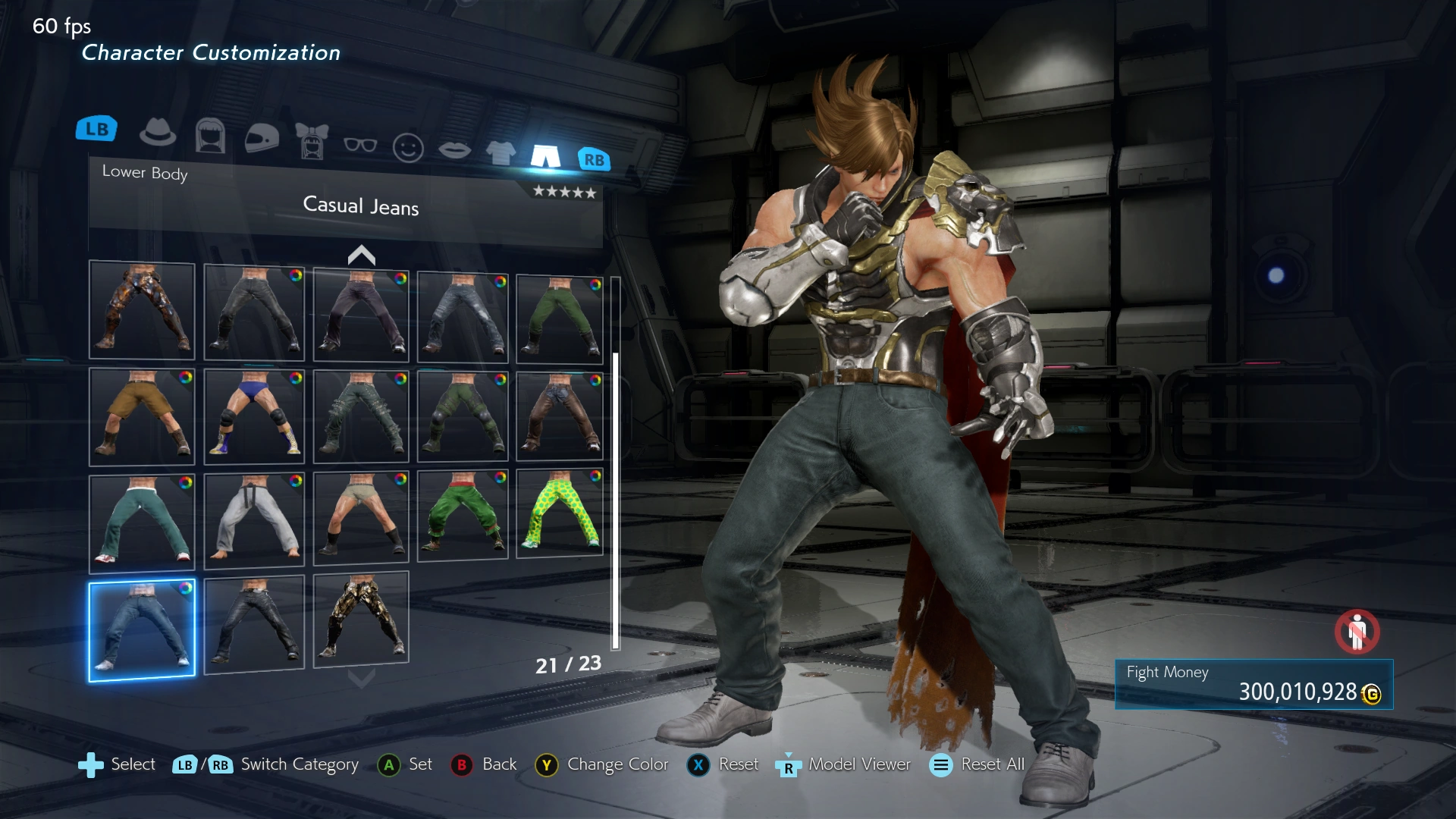Choose the brown leather chaps thumbnail
The width and height of the screenshot is (1456, 819).
click(560, 416)
